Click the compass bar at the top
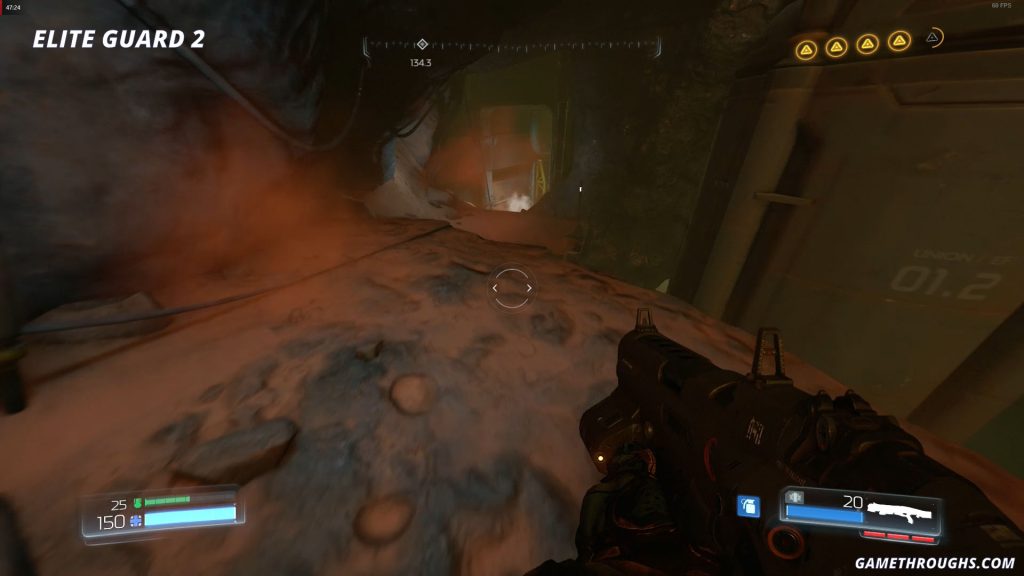Viewport: 1024px width, 576px height. tap(512, 45)
